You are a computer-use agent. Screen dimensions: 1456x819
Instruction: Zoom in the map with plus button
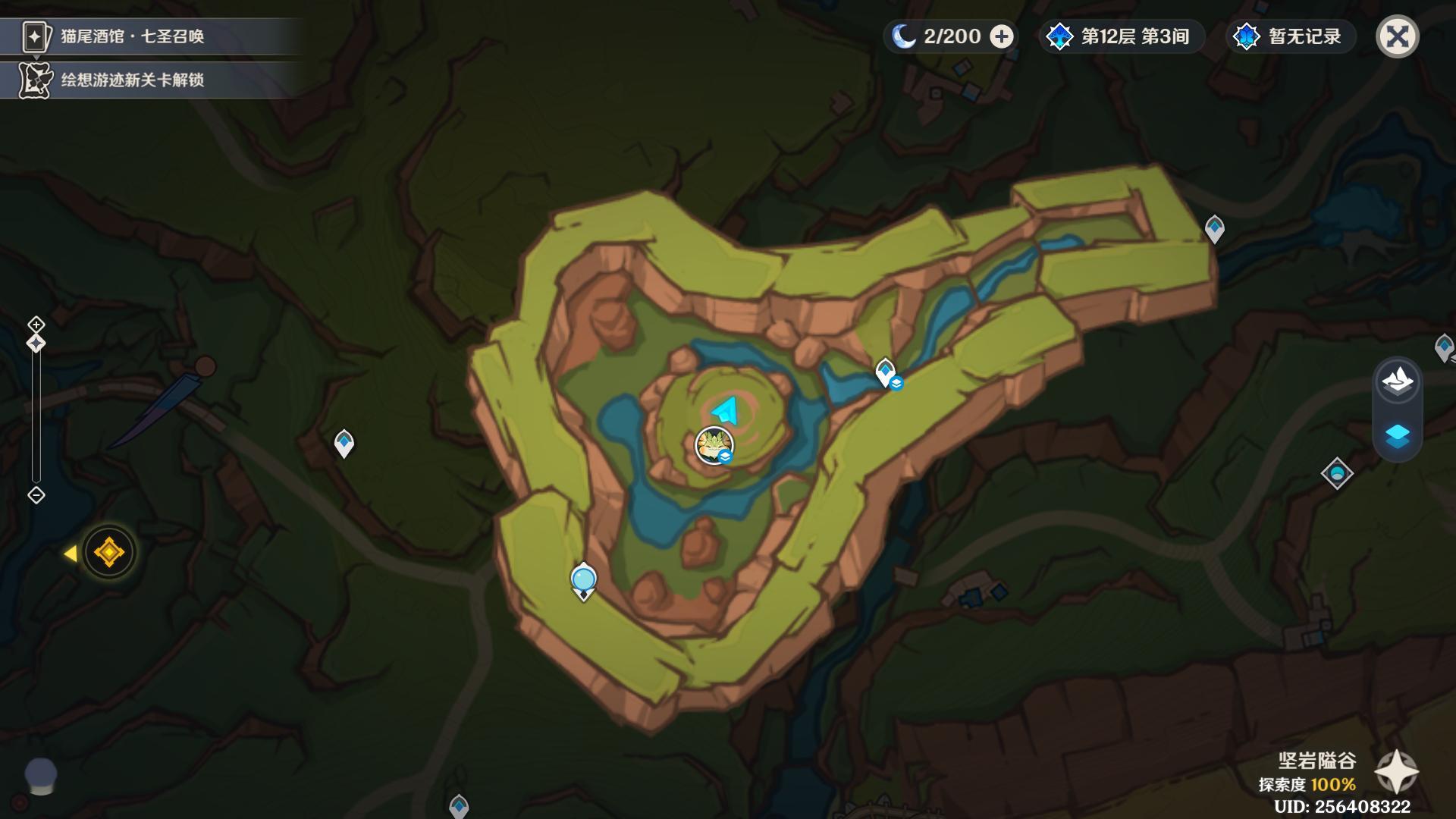tap(36, 325)
